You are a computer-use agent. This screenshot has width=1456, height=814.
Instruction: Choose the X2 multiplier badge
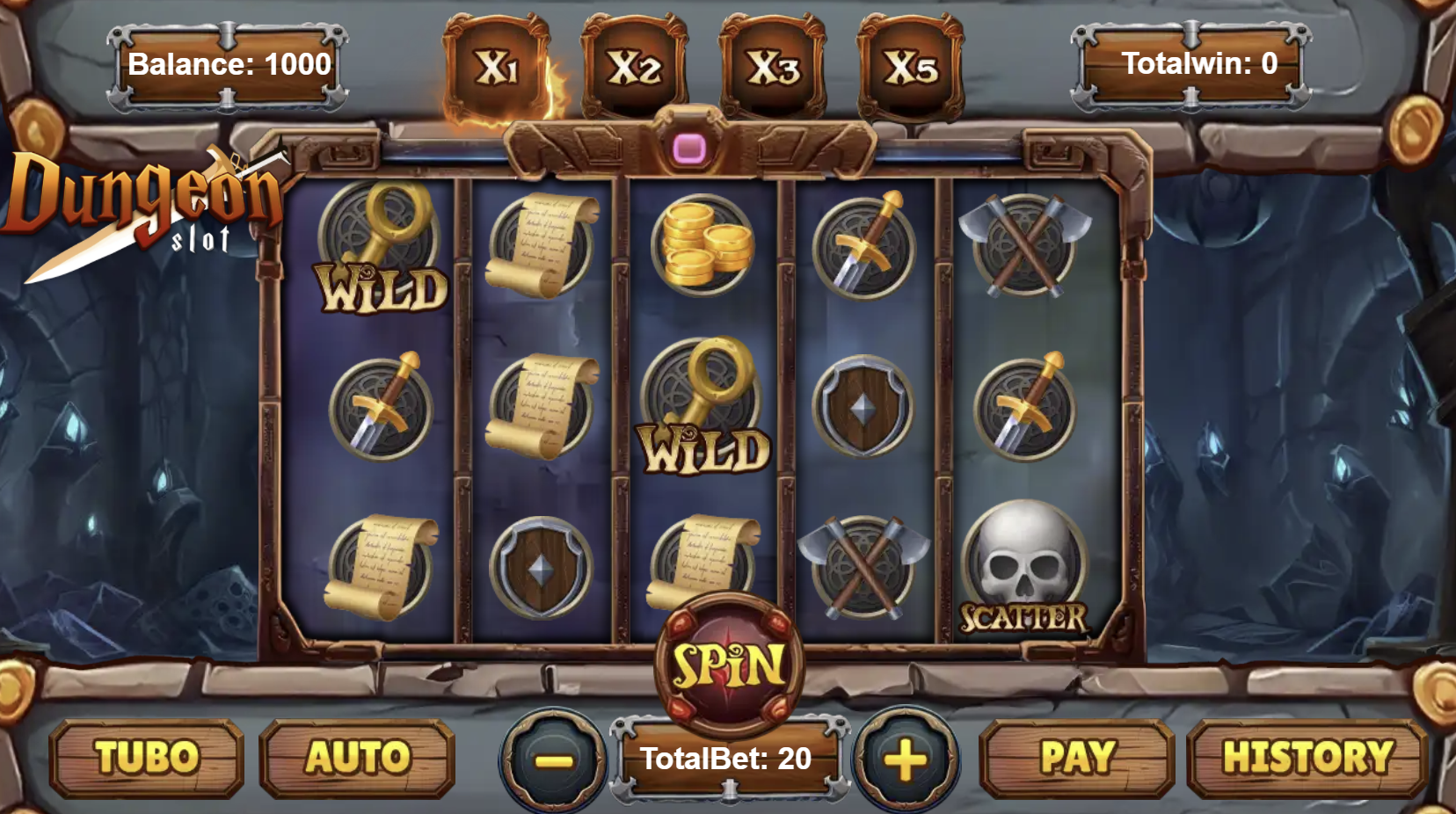click(634, 68)
